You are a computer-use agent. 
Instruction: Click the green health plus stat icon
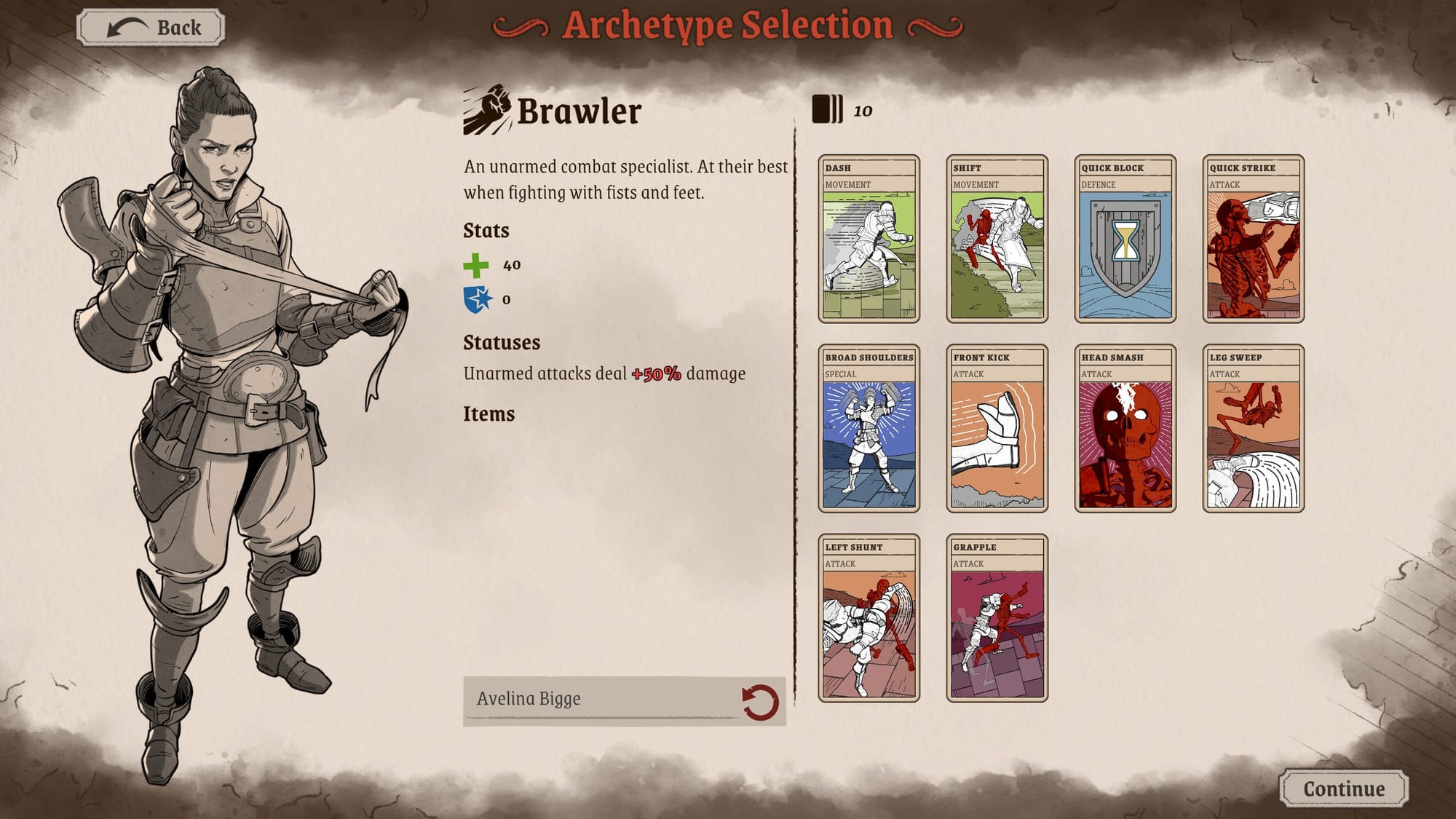pos(477,266)
